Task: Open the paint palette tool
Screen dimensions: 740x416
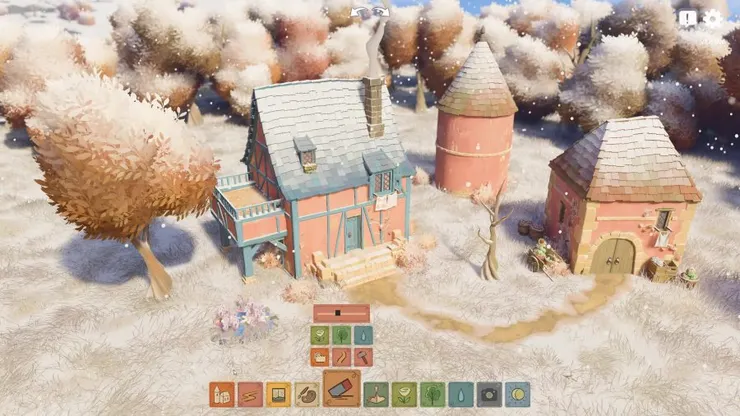Action: click(306, 394)
